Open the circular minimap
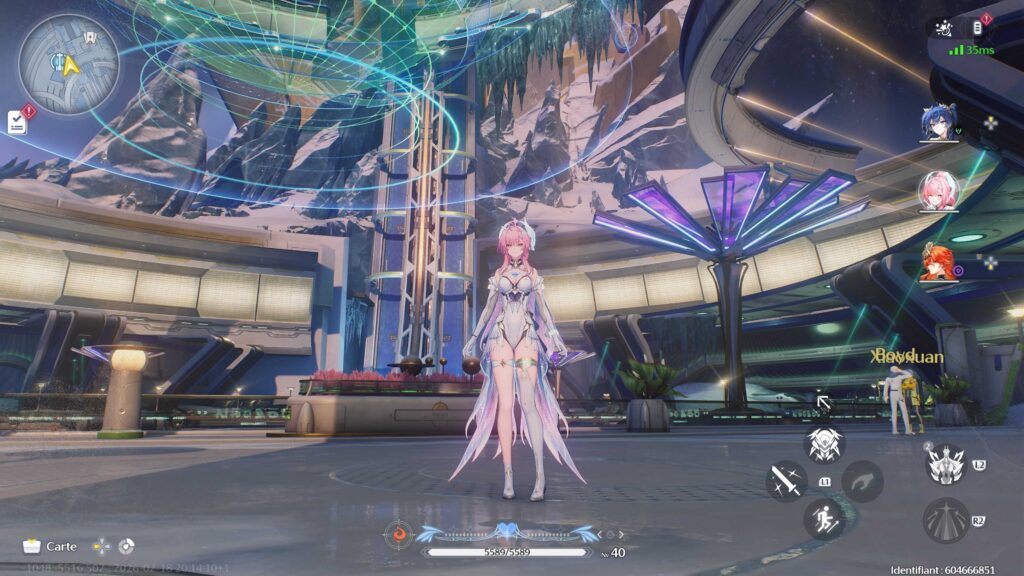The width and height of the screenshot is (1024, 576). 68,64
